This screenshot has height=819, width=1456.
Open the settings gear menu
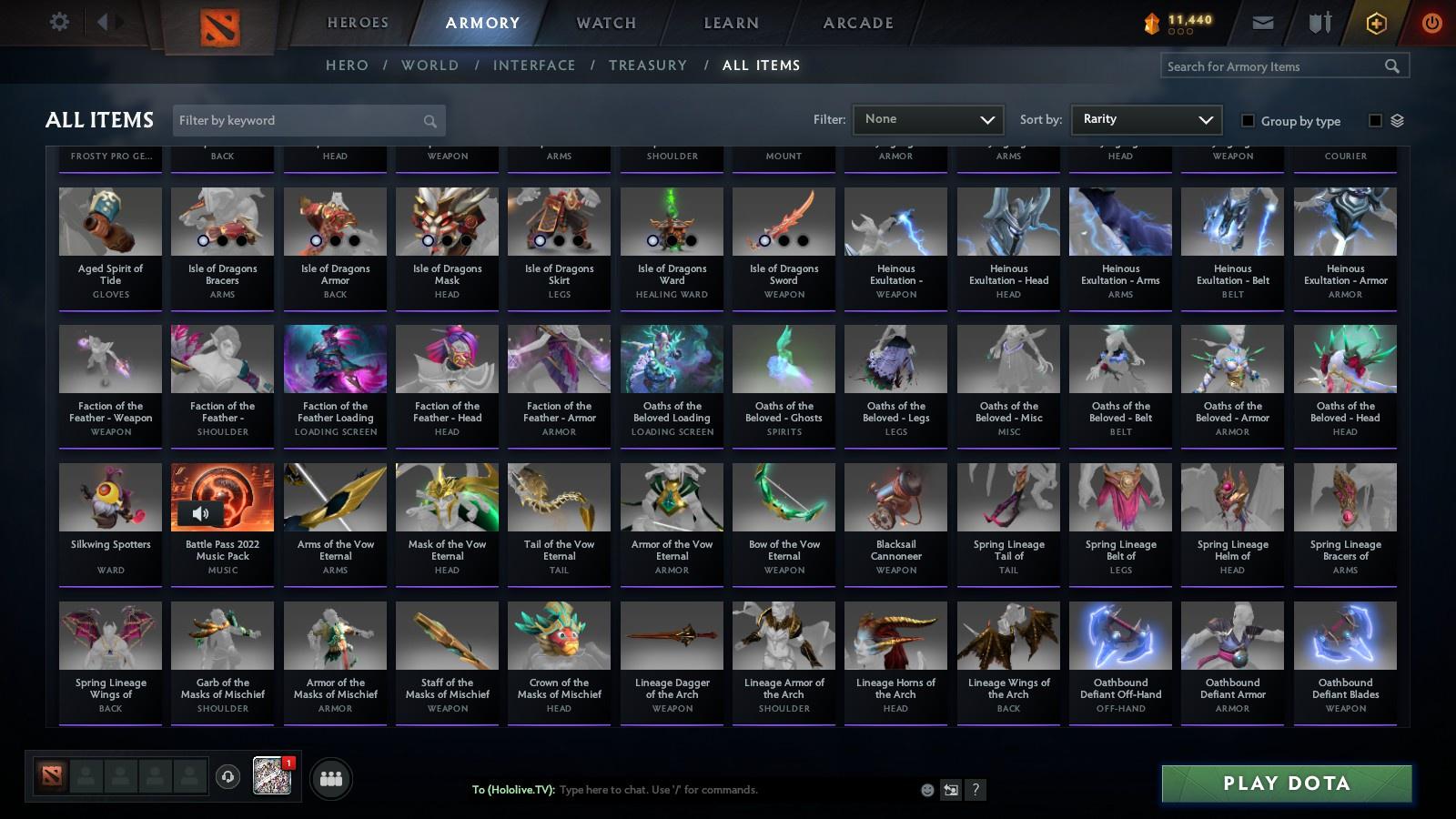tap(59, 22)
